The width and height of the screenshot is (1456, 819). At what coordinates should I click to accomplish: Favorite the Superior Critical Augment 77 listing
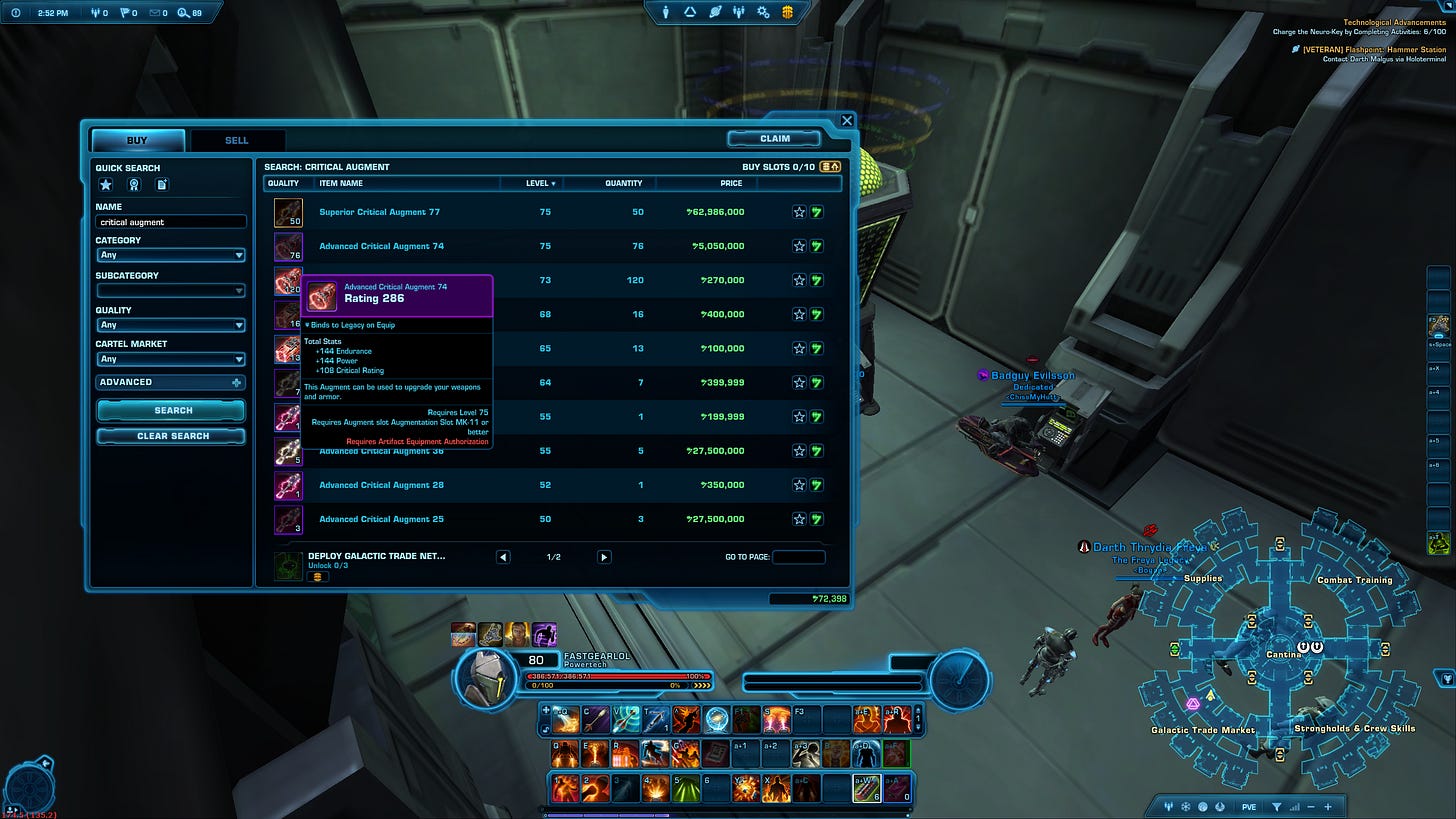(798, 211)
